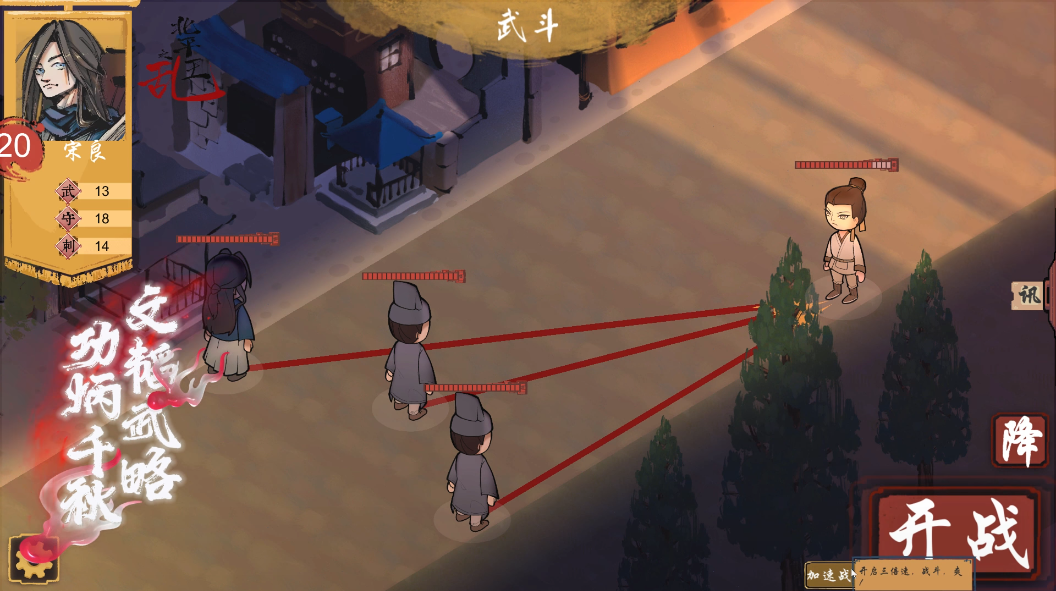Toggle the 加速战斗 speed-up button
Image resolution: width=1056 pixels, height=591 pixels.
829,575
